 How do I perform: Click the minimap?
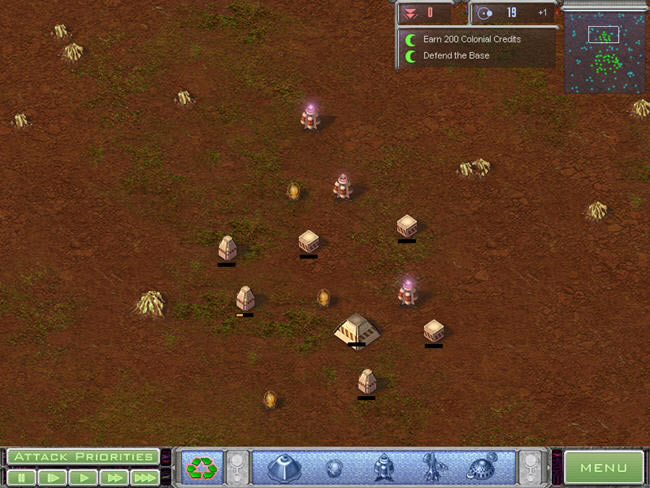click(604, 53)
